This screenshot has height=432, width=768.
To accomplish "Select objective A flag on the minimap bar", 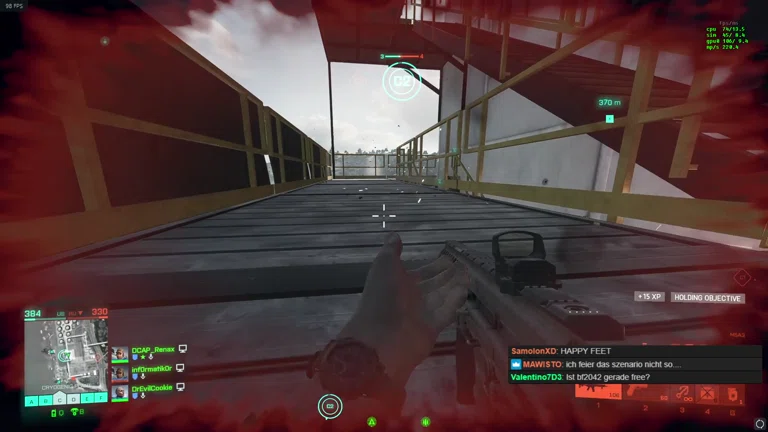I will coord(30,399).
